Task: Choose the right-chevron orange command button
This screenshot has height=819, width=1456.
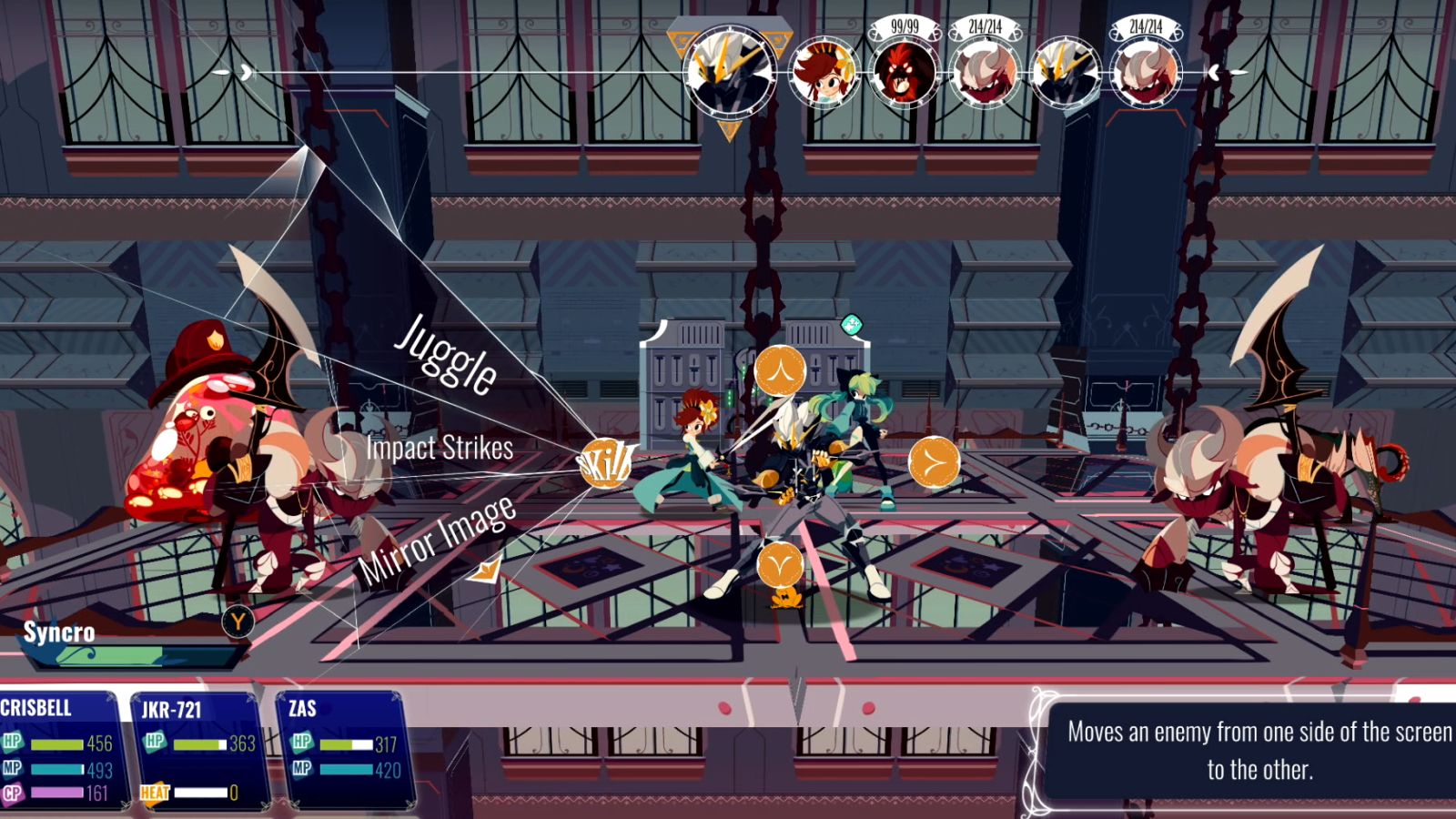Action: (934, 462)
